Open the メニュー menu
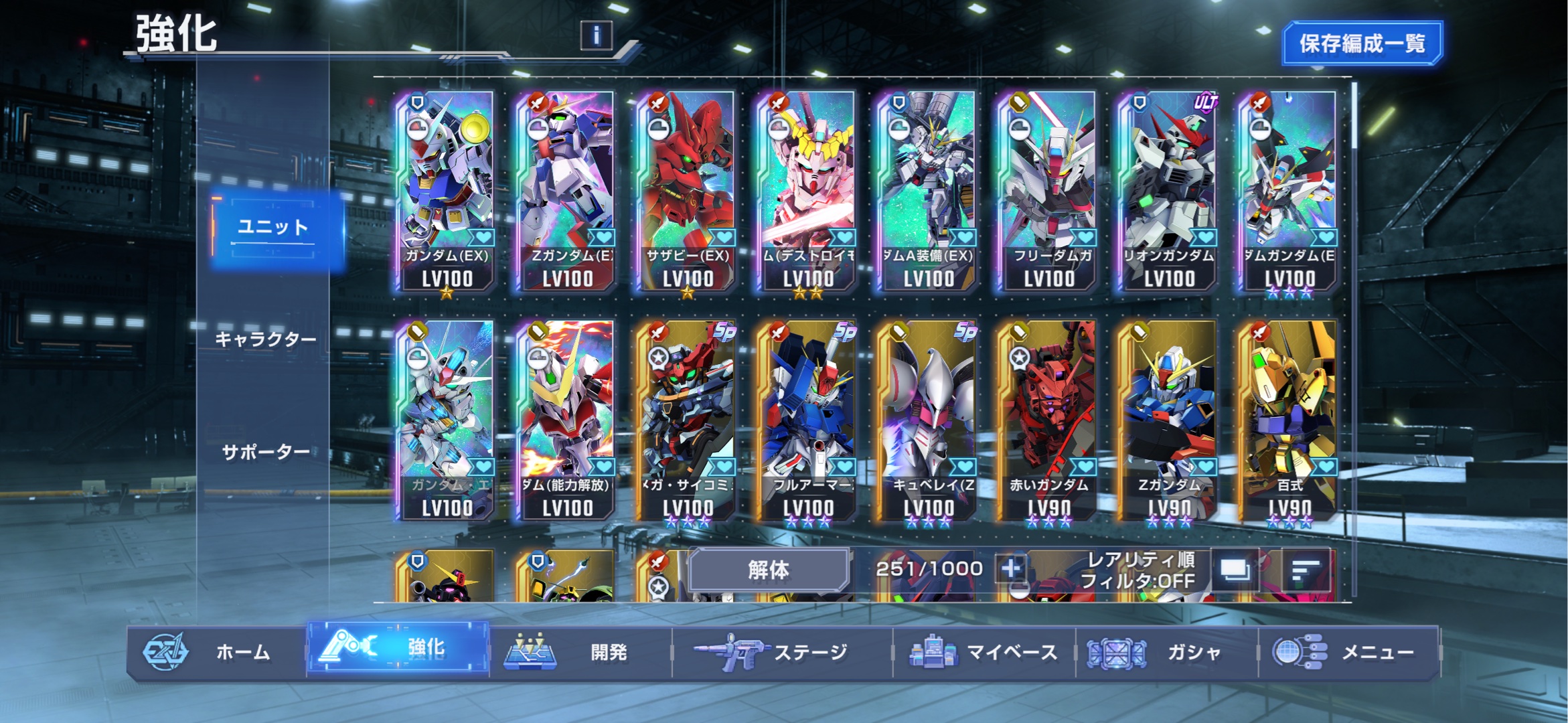The image size is (1568, 723). click(1348, 652)
